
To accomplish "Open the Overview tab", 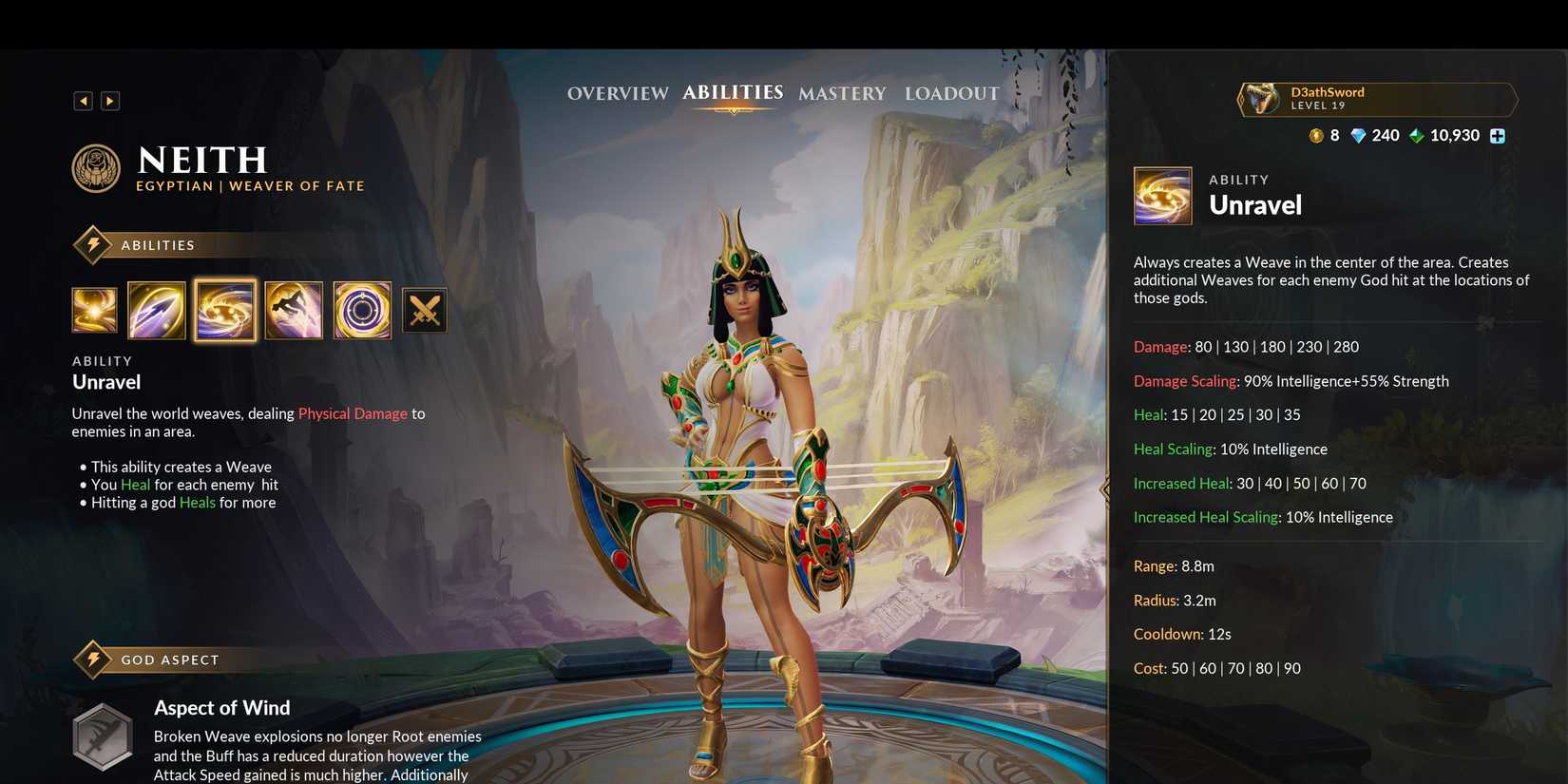I will click(618, 93).
